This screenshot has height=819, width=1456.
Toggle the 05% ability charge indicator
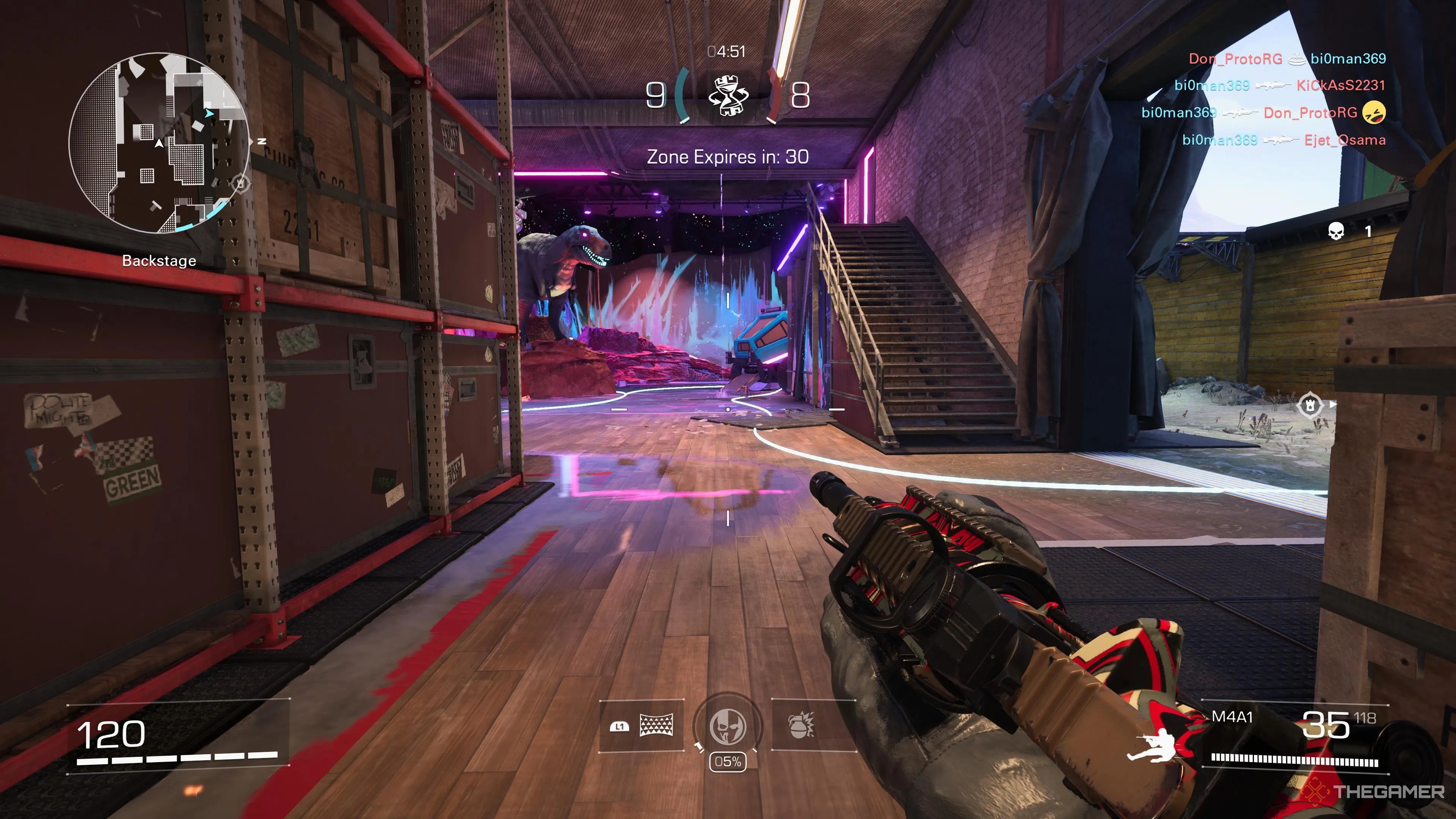pos(728,762)
